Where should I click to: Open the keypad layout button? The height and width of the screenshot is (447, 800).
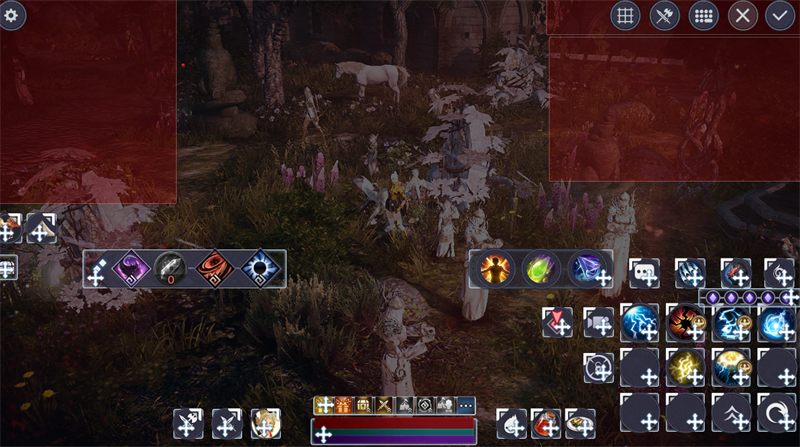(704, 15)
